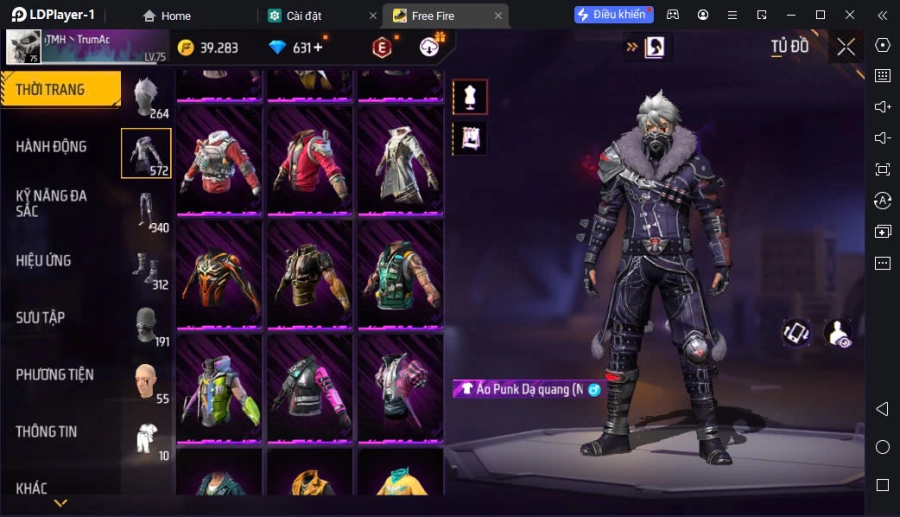Viewport: 900px width, 517px height.
Task: Show the Thông Tin section
Action: point(47,431)
